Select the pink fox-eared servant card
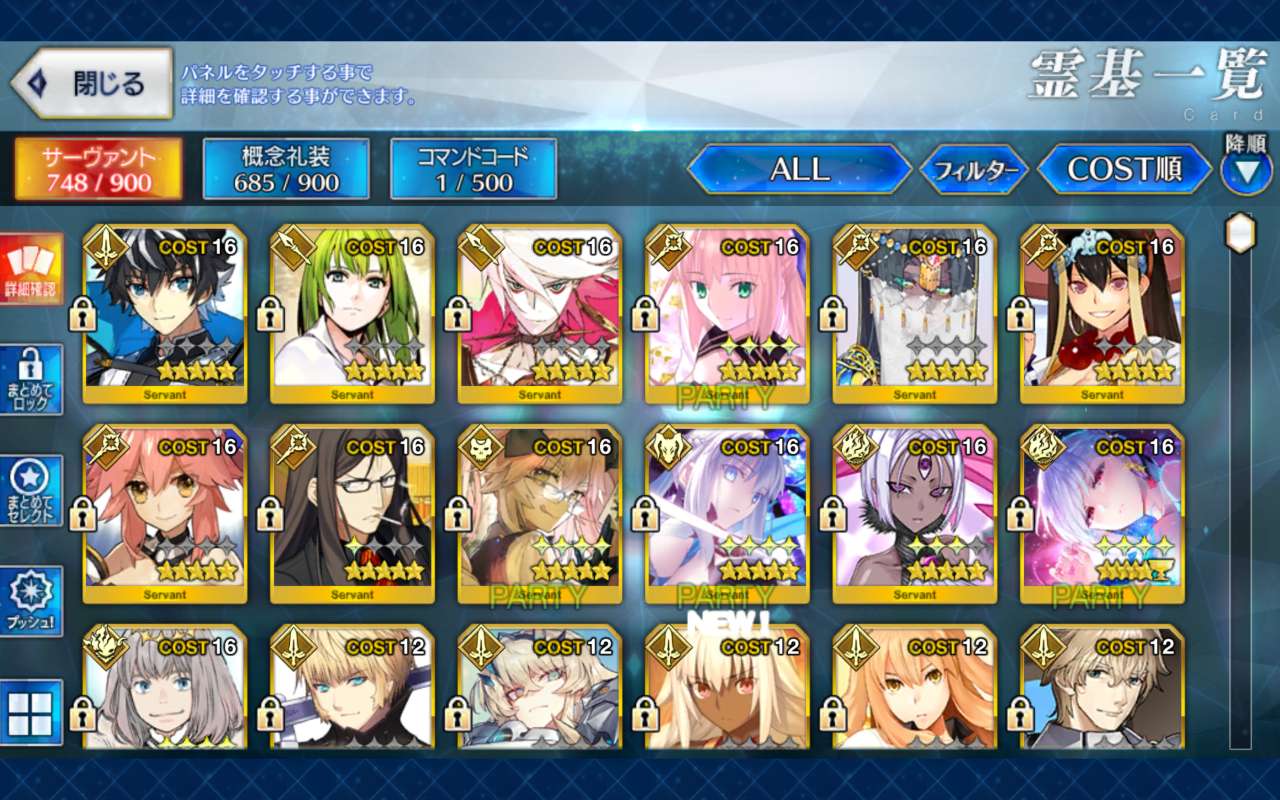The height and width of the screenshot is (800, 1280). [164, 514]
